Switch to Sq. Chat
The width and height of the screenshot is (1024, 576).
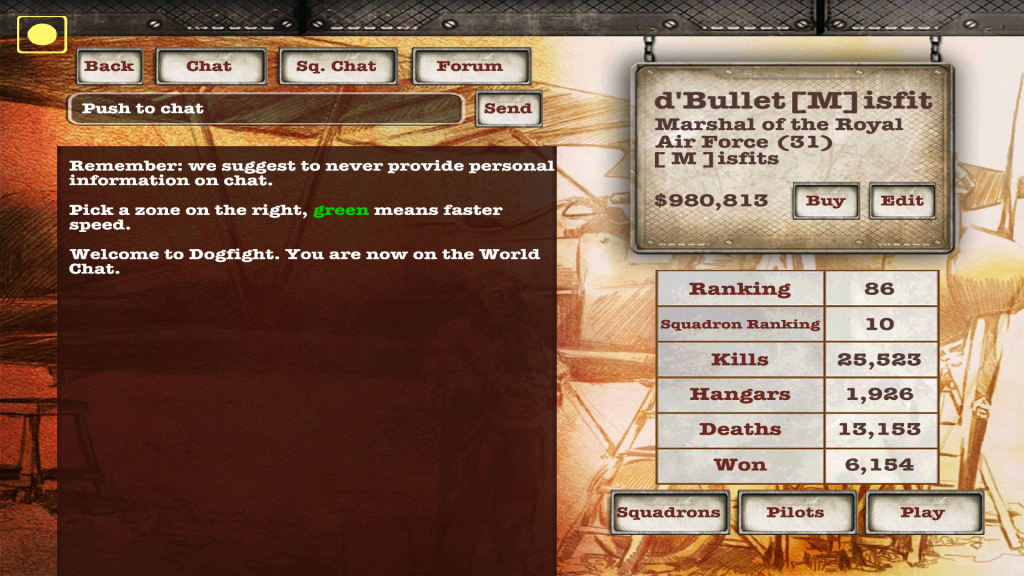338,67
